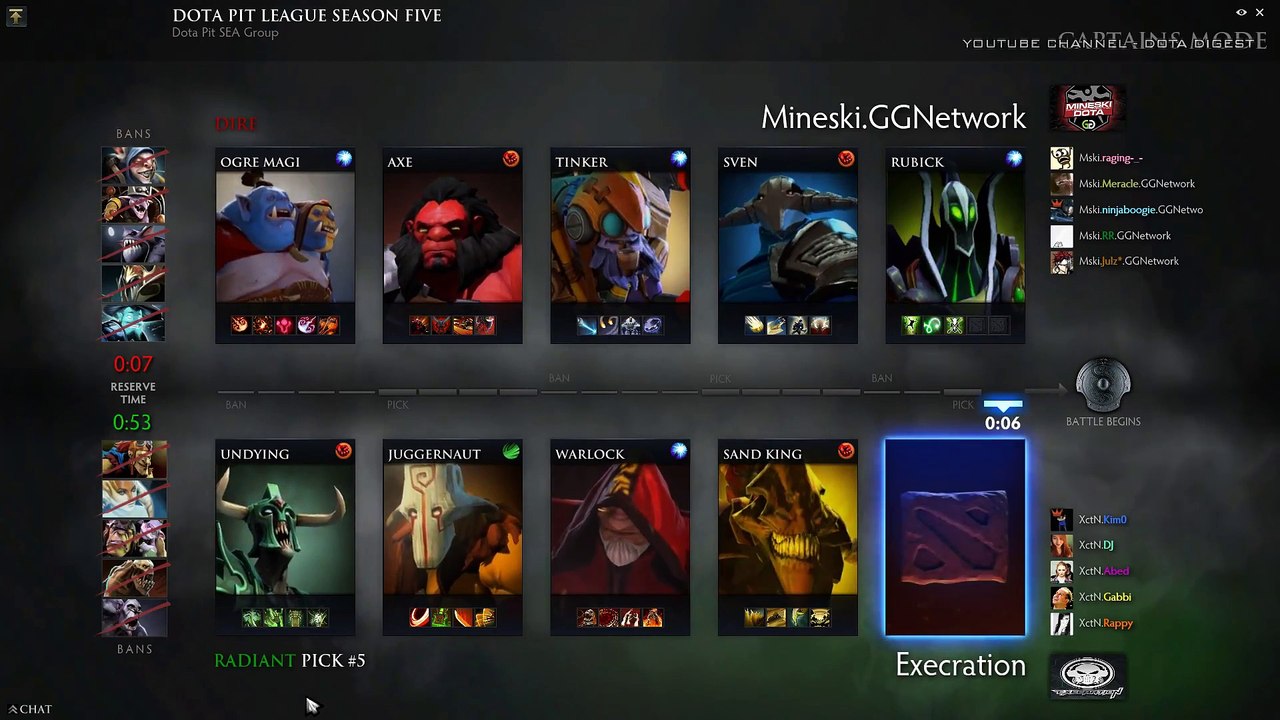The height and width of the screenshot is (720, 1280).
Task: Close the window with the X button
Action: click(x=1259, y=13)
